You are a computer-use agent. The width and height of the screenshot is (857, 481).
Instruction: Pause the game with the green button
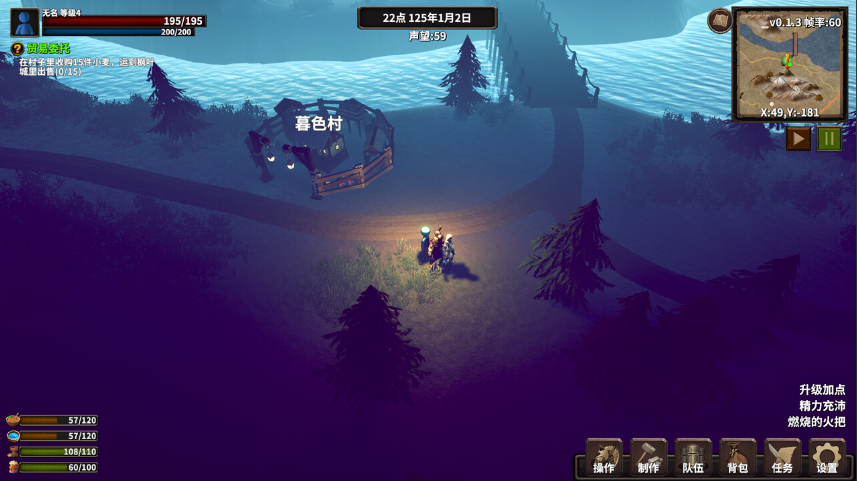click(829, 139)
